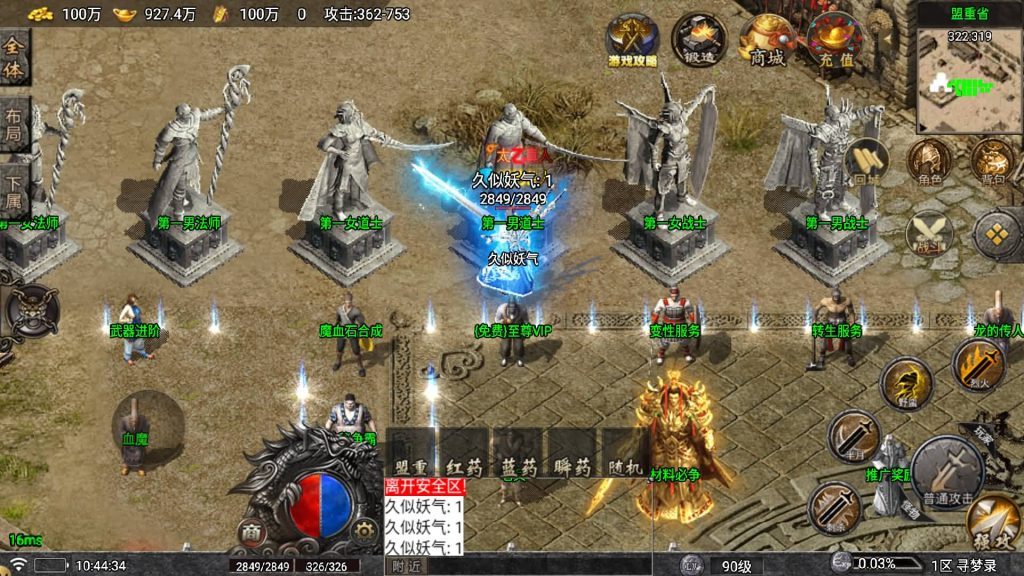Use the 普通攻击 normal attack button
This screenshot has height=576, width=1024.
pyautogui.click(x=948, y=472)
